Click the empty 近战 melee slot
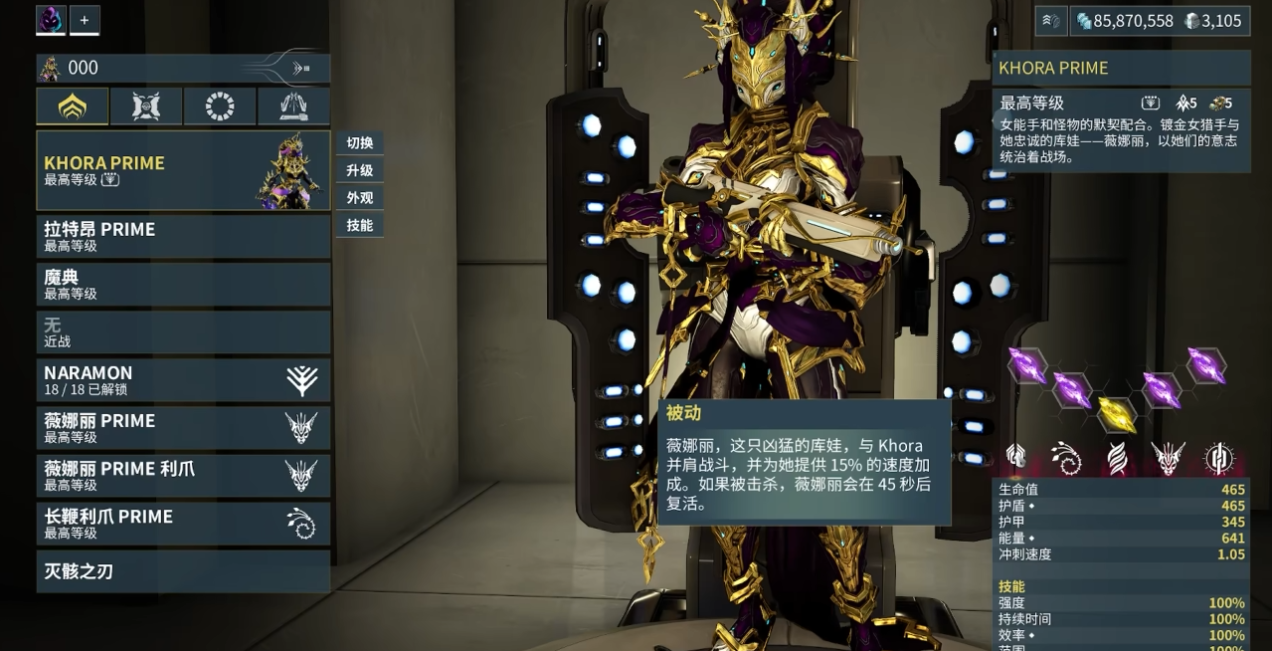Screen dimensions: 1272x651 point(183,332)
